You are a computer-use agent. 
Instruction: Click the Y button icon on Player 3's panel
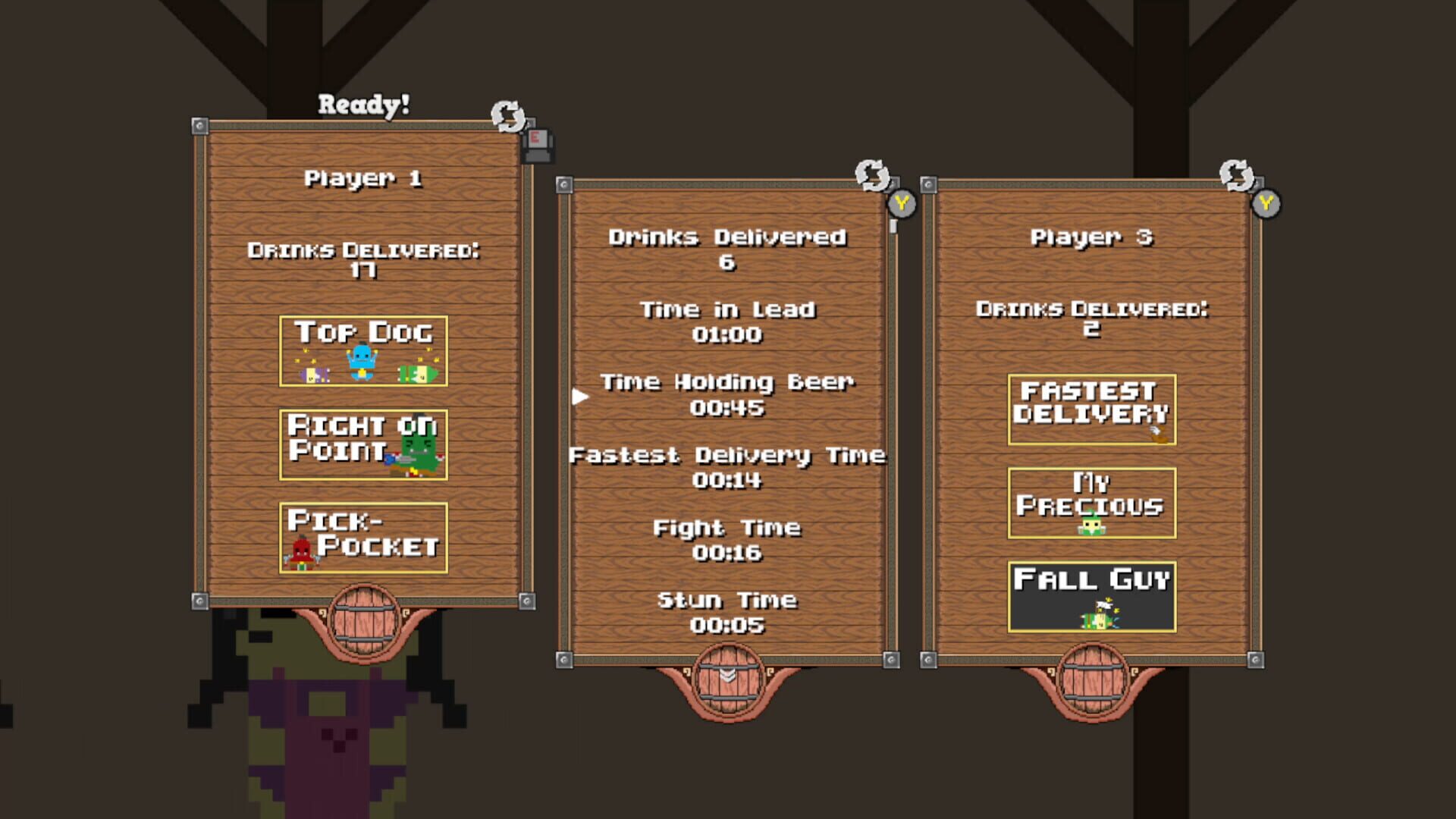click(1267, 202)
